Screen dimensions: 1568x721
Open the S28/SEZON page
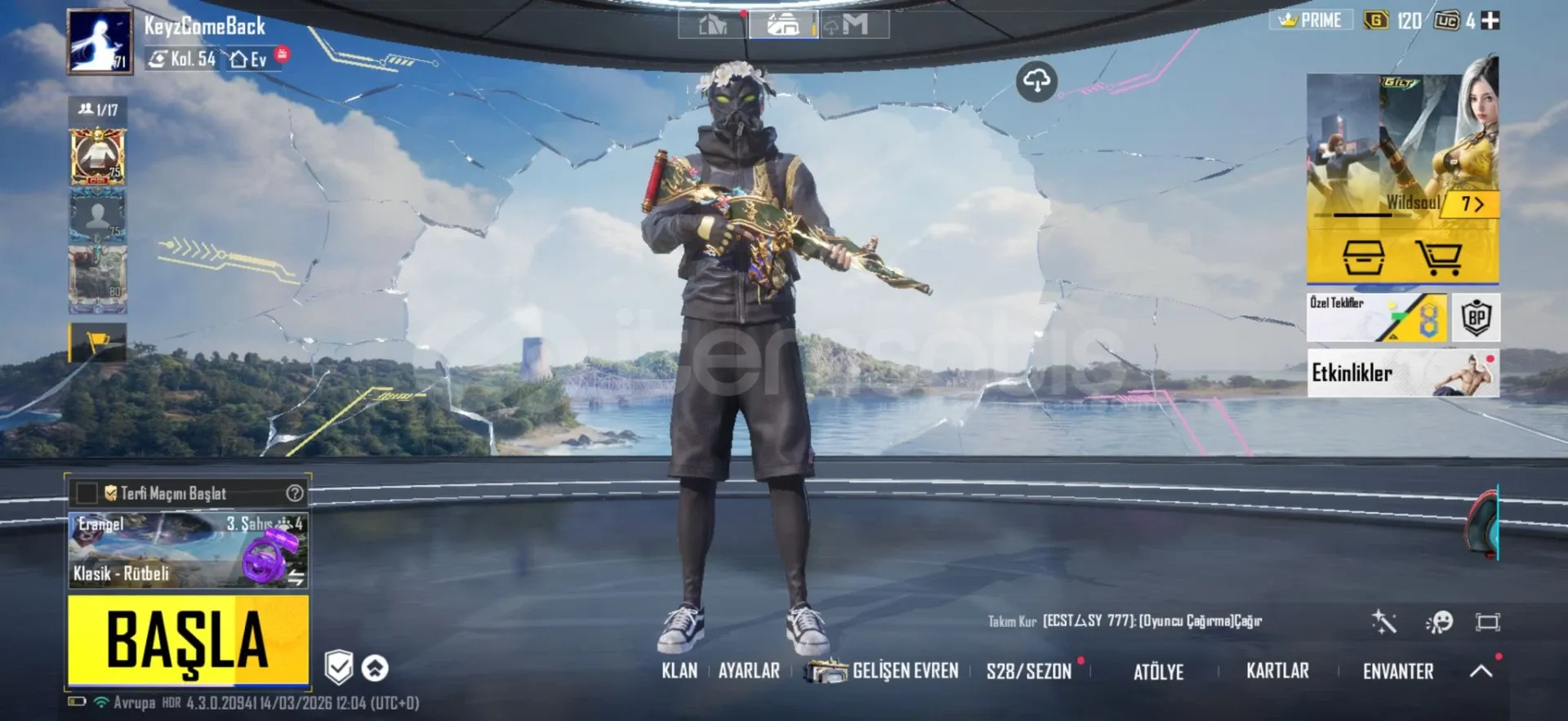(x=1028, y=671)
